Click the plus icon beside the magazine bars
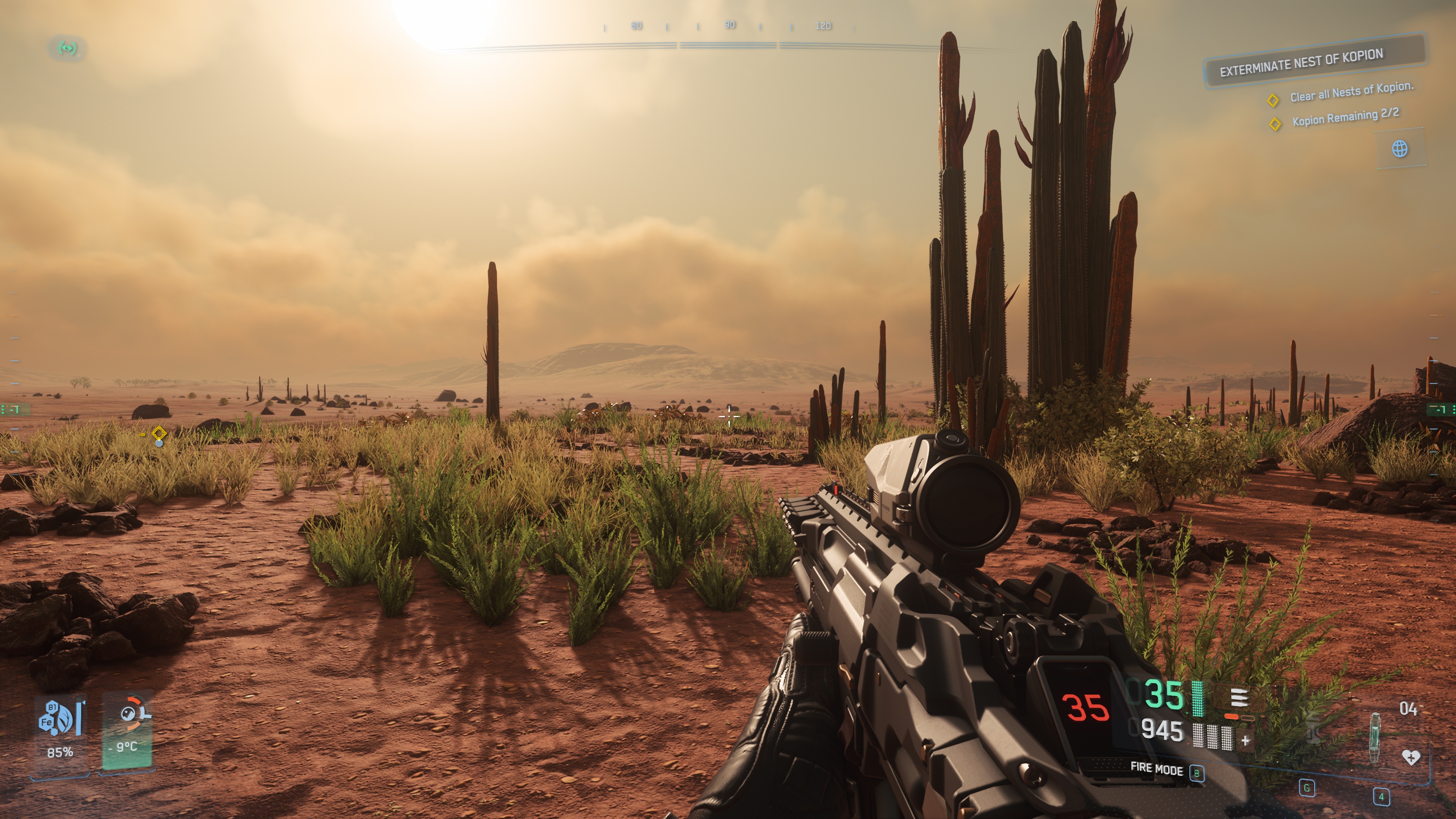1456x819 pixels. [1246, 740]
